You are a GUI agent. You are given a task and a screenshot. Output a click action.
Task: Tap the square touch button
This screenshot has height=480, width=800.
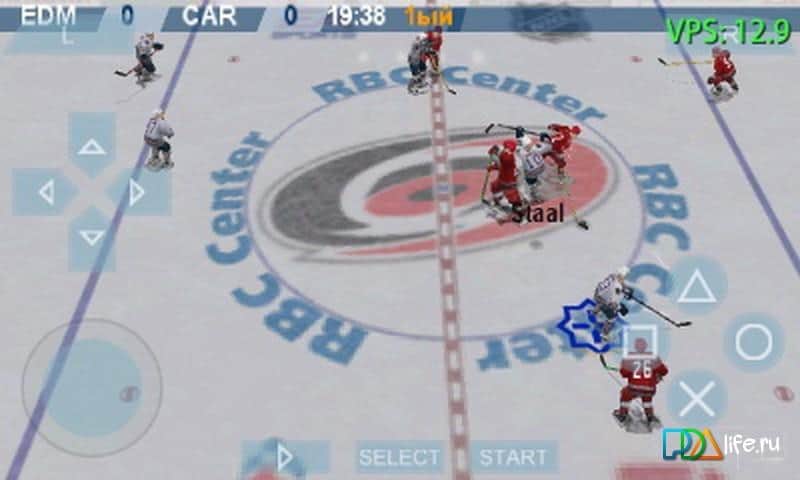[x=640, y=343]
